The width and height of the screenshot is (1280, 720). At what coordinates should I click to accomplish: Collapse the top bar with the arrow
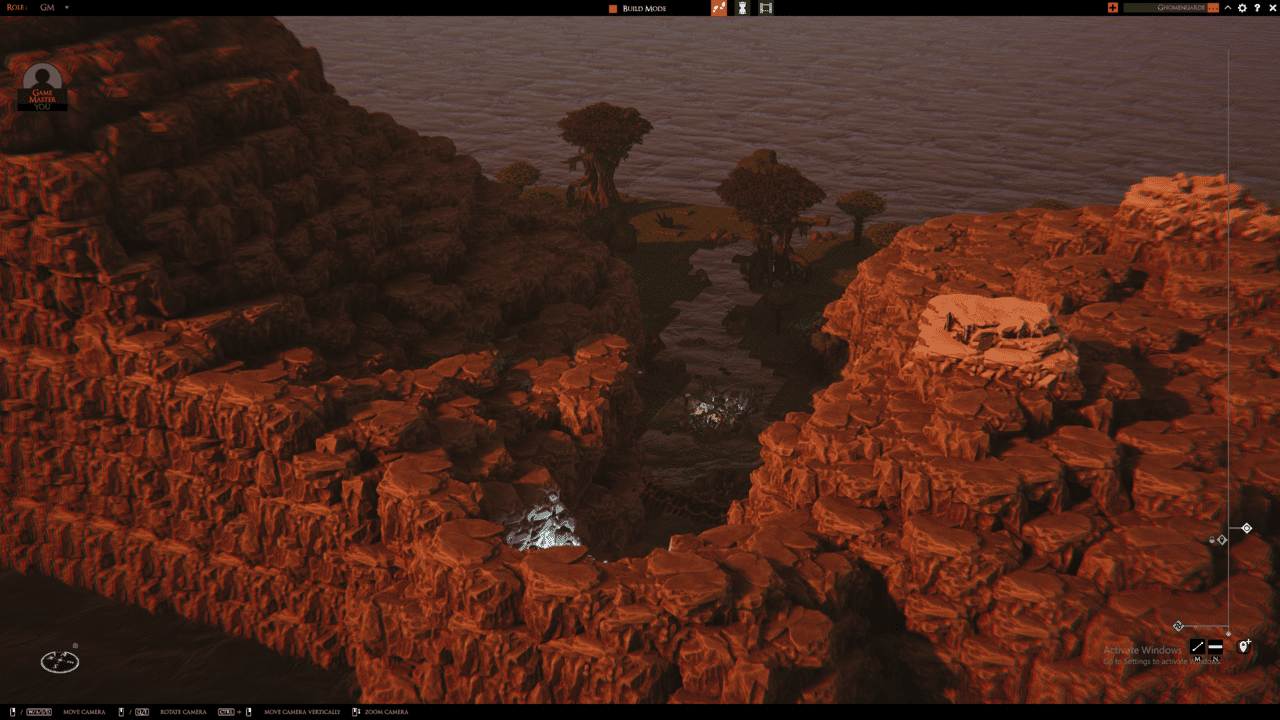1228,8
